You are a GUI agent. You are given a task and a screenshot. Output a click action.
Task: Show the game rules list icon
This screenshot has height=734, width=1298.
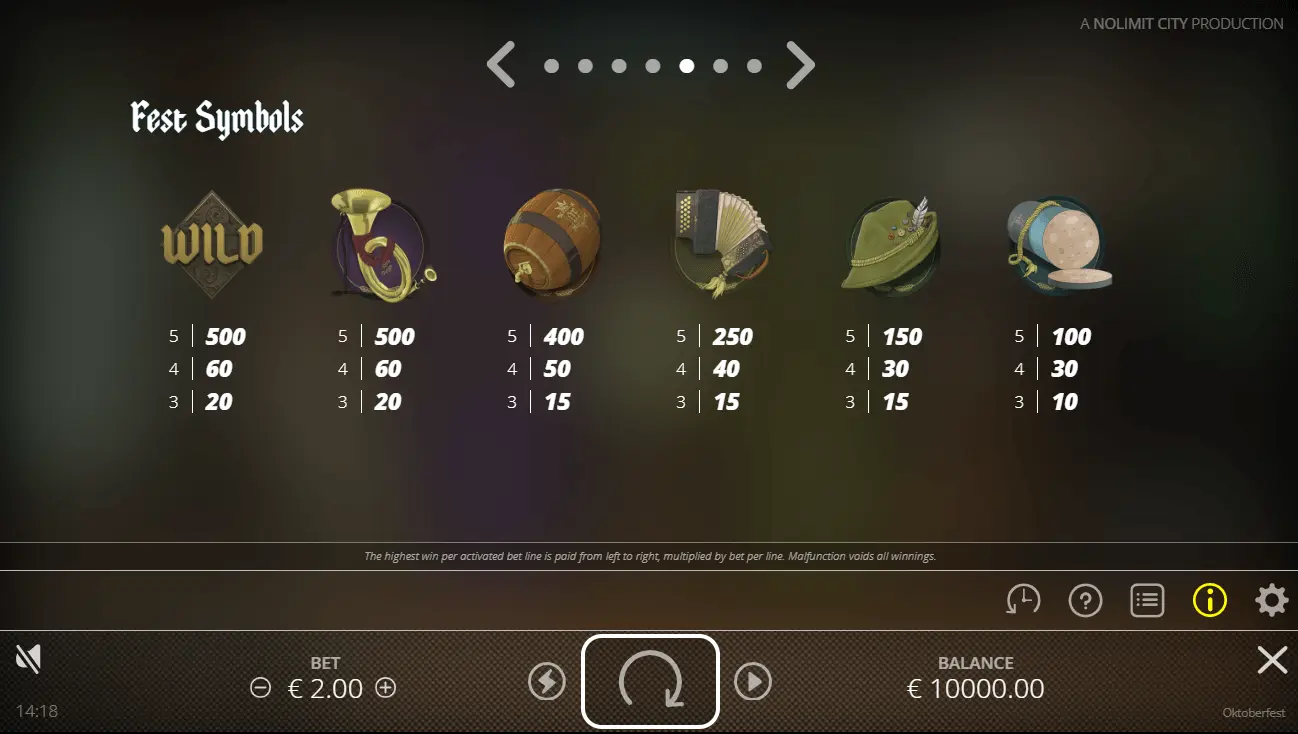(1147, 600)
